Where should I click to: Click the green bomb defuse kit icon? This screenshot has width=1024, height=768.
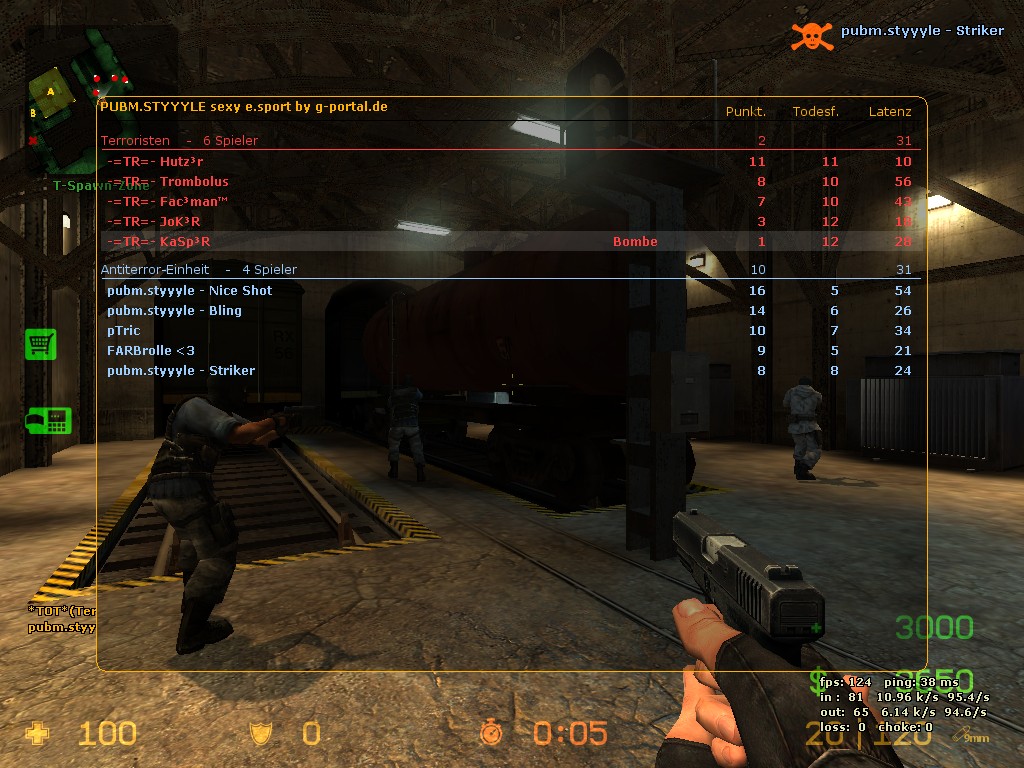(47, 421)
